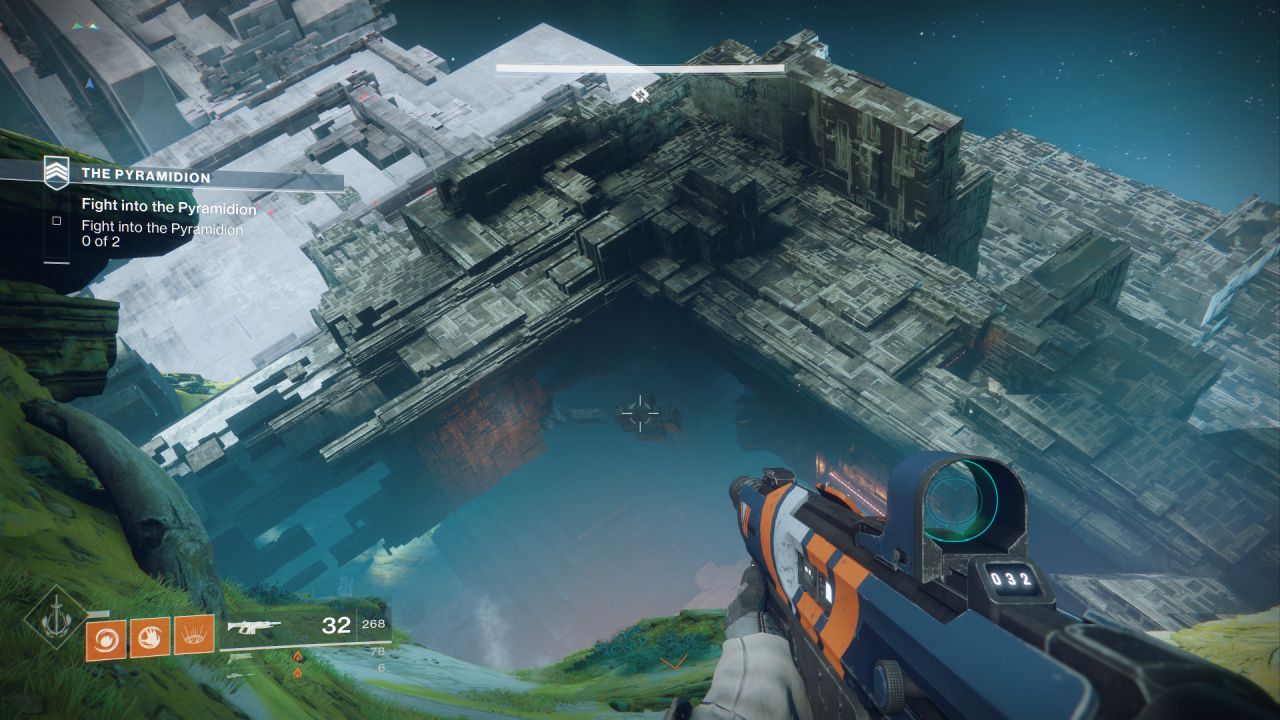Click the 0 of 2 progress label

[x=101, y=240]
